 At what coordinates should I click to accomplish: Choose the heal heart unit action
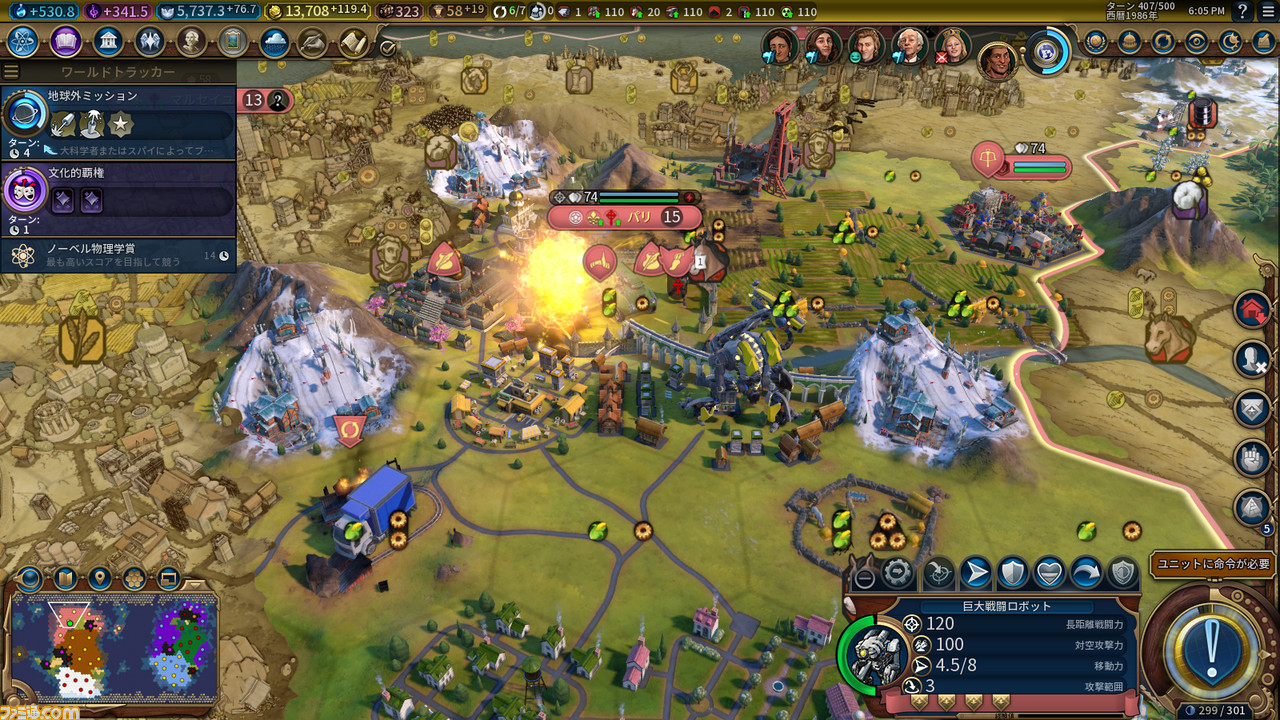(x=1049, y=573)
